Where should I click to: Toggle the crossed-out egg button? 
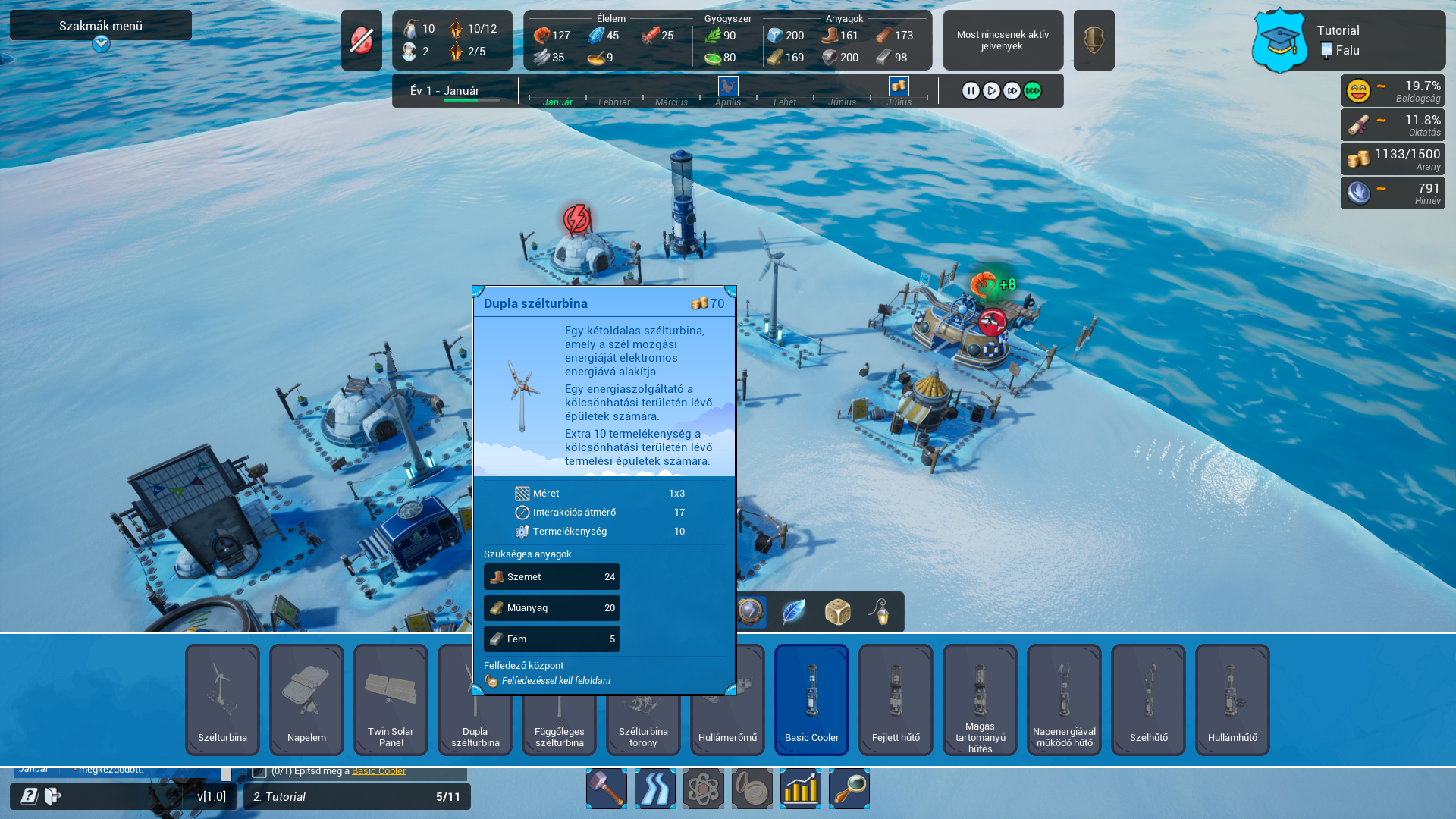click(x=361, y=40)
